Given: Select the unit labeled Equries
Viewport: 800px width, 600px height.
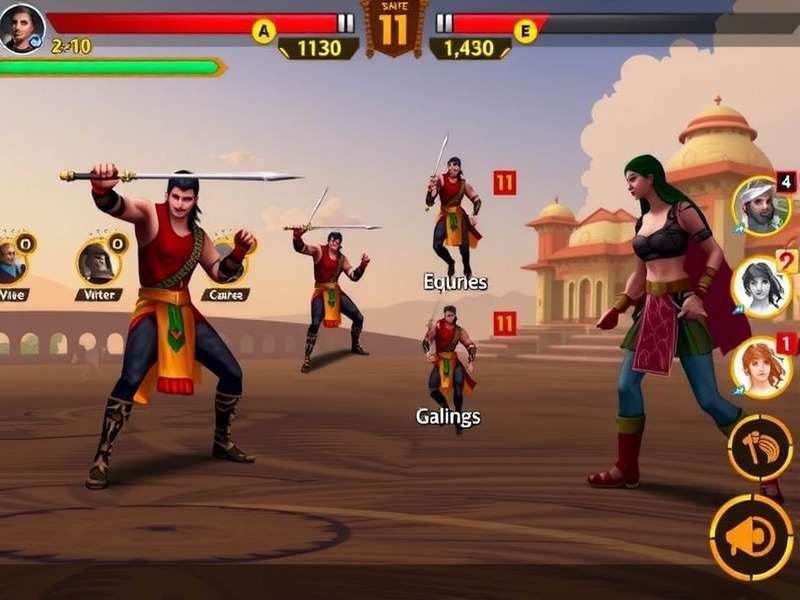Looking at the screenshot, I should (454, 215).
